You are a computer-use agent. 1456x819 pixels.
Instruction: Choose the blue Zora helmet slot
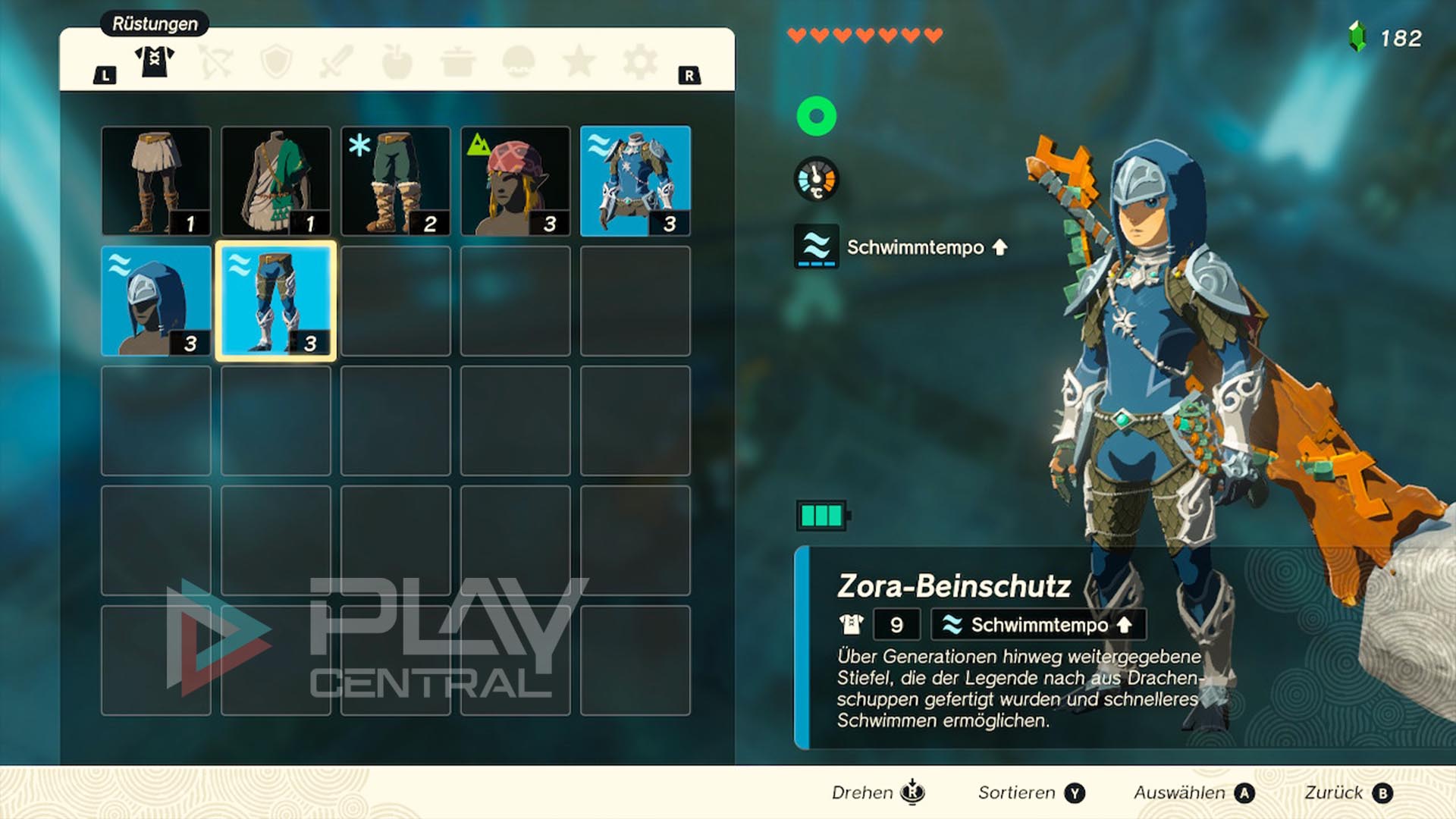coord(156,301)
